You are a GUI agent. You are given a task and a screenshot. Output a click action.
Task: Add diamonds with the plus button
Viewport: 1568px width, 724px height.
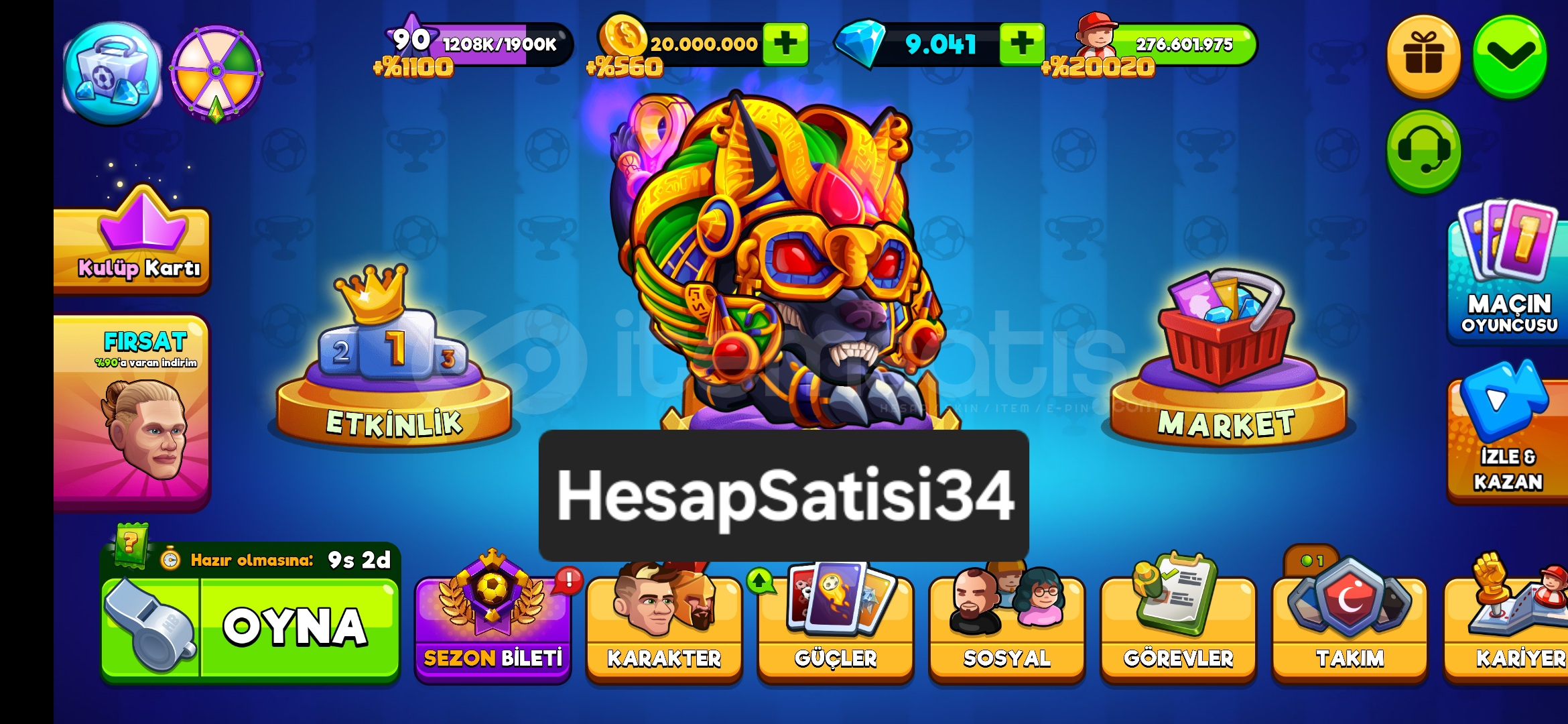1022,45
